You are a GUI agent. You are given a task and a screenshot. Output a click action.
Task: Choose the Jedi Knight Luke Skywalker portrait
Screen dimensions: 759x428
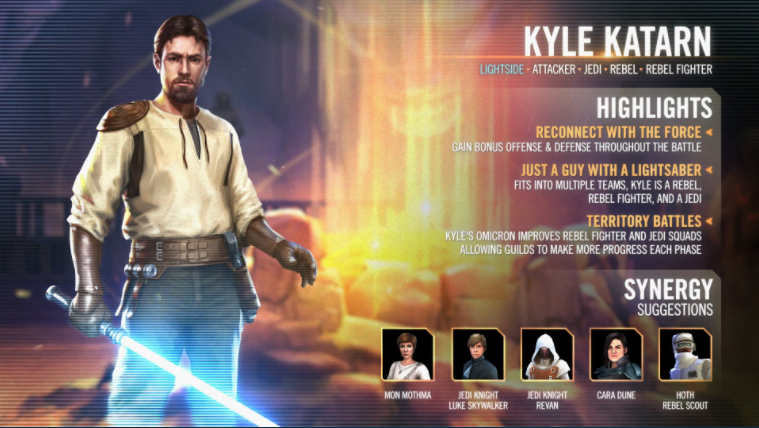477,354
